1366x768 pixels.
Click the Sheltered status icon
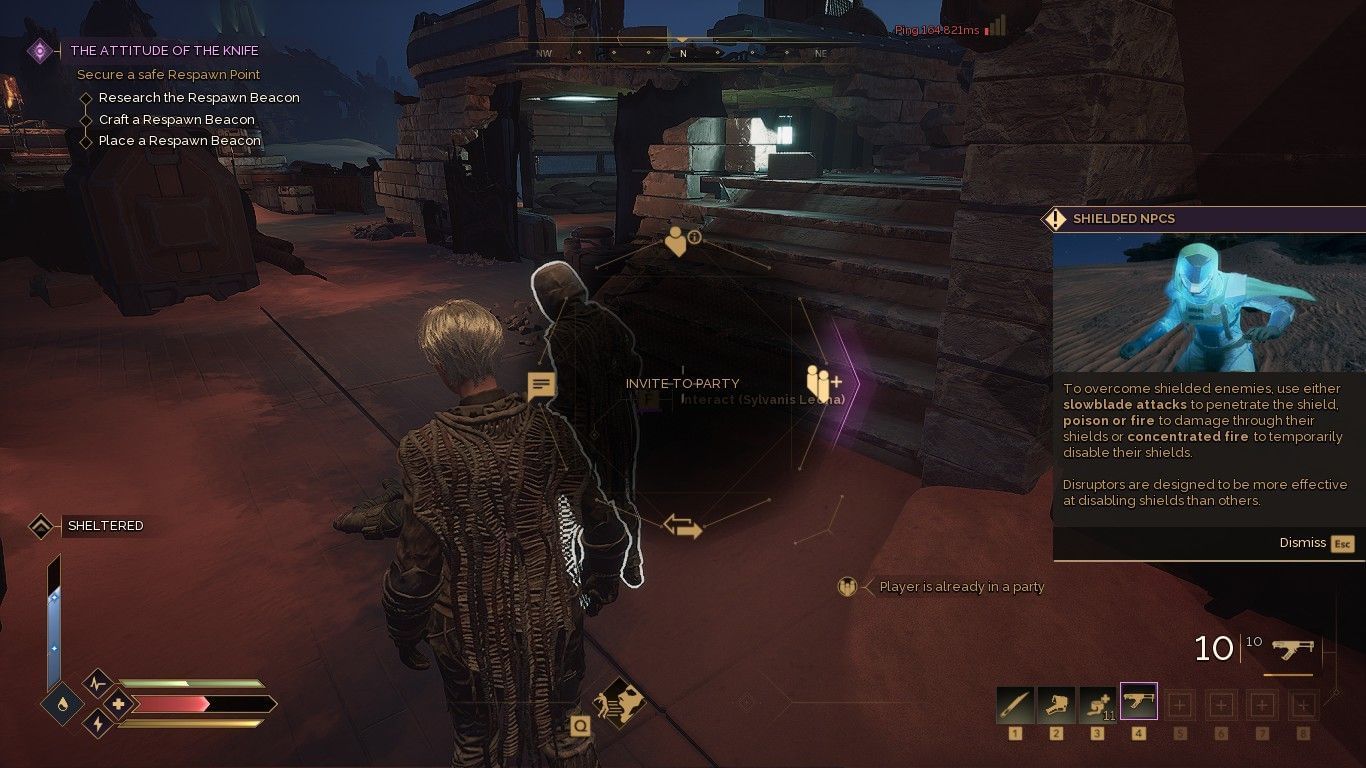click(x=41, y=525)
